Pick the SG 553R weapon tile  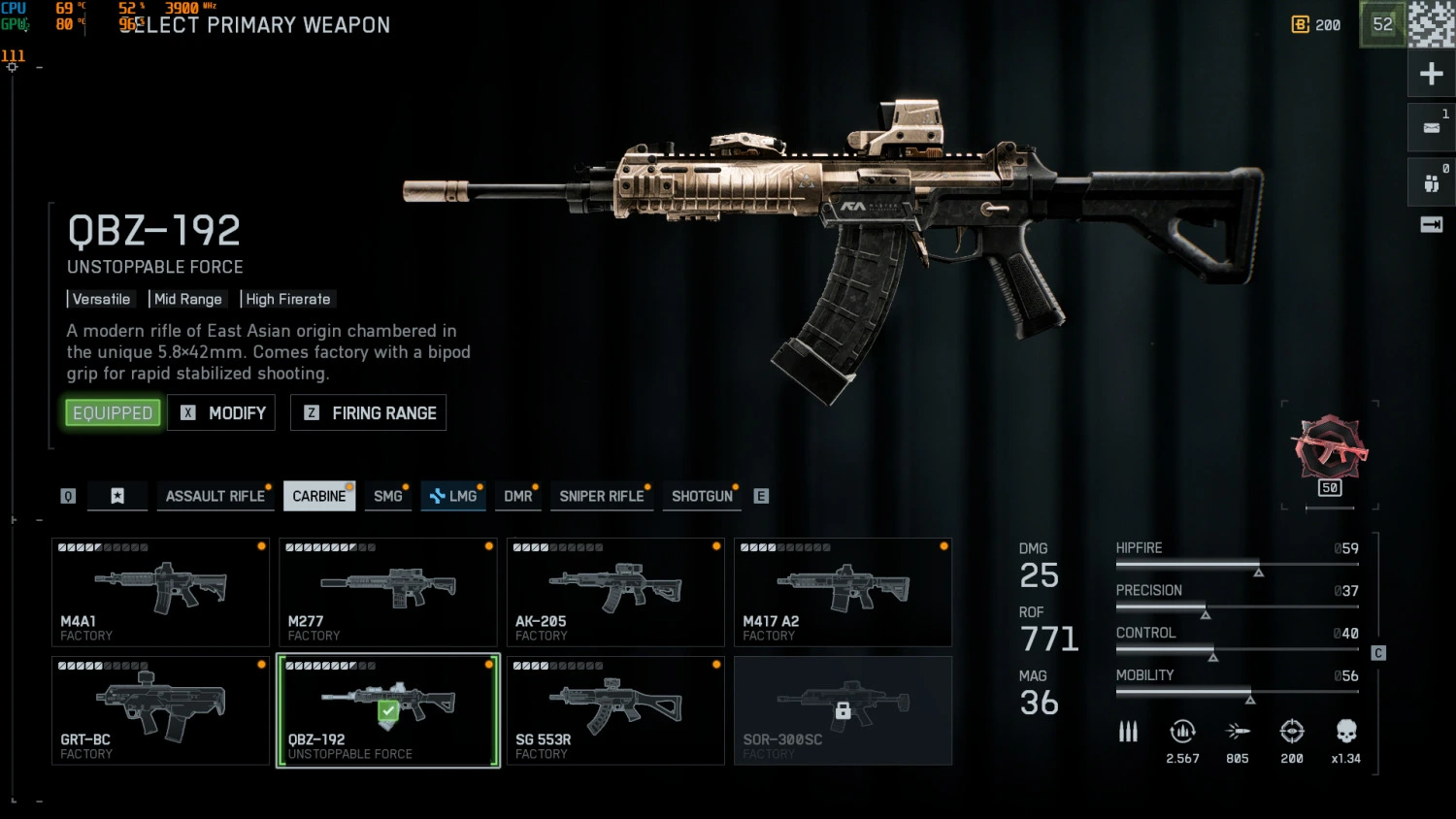pyautogui.click(x=615, y=710)
